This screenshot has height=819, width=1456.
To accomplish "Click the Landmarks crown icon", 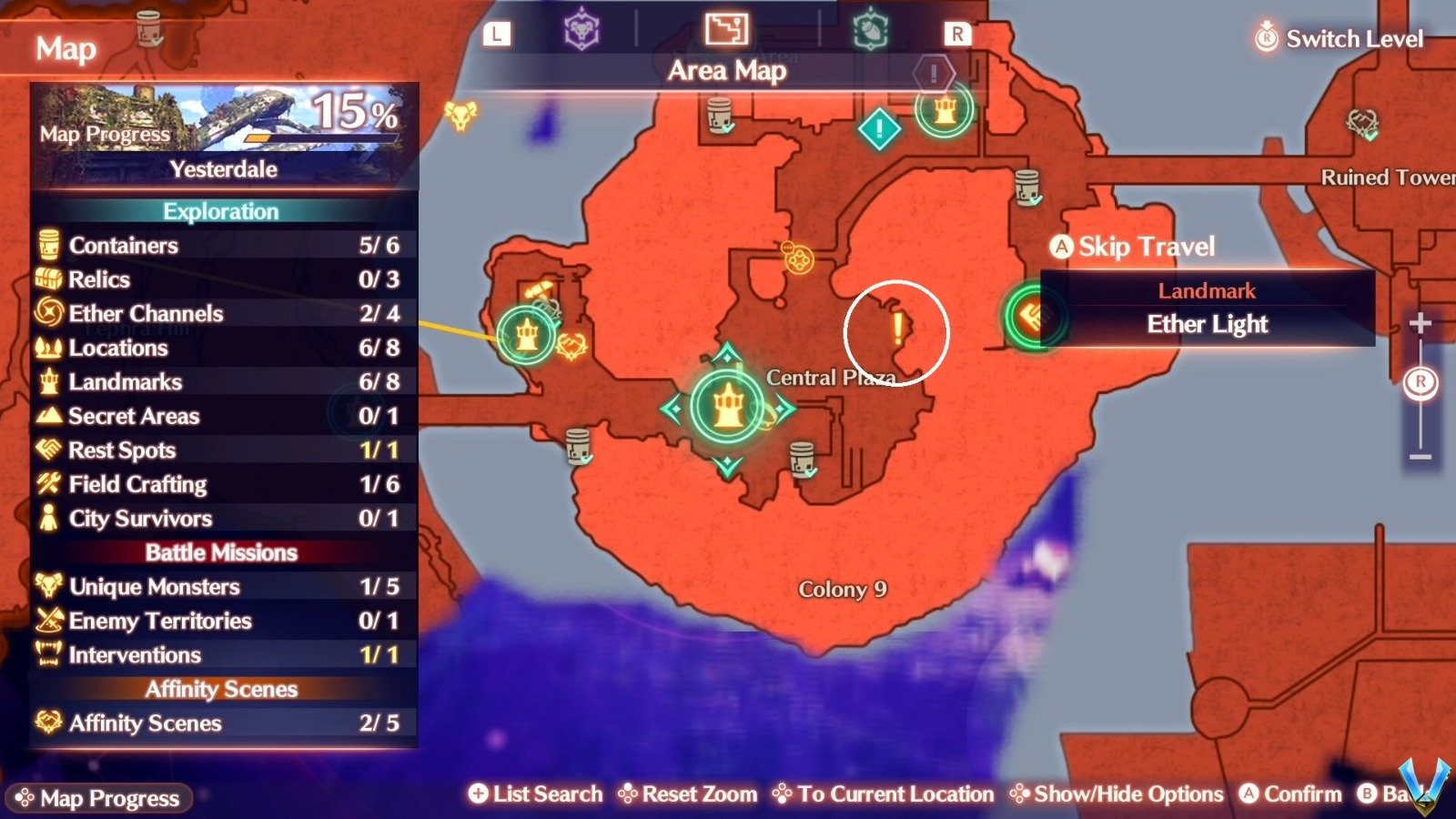I will point(48,382).
